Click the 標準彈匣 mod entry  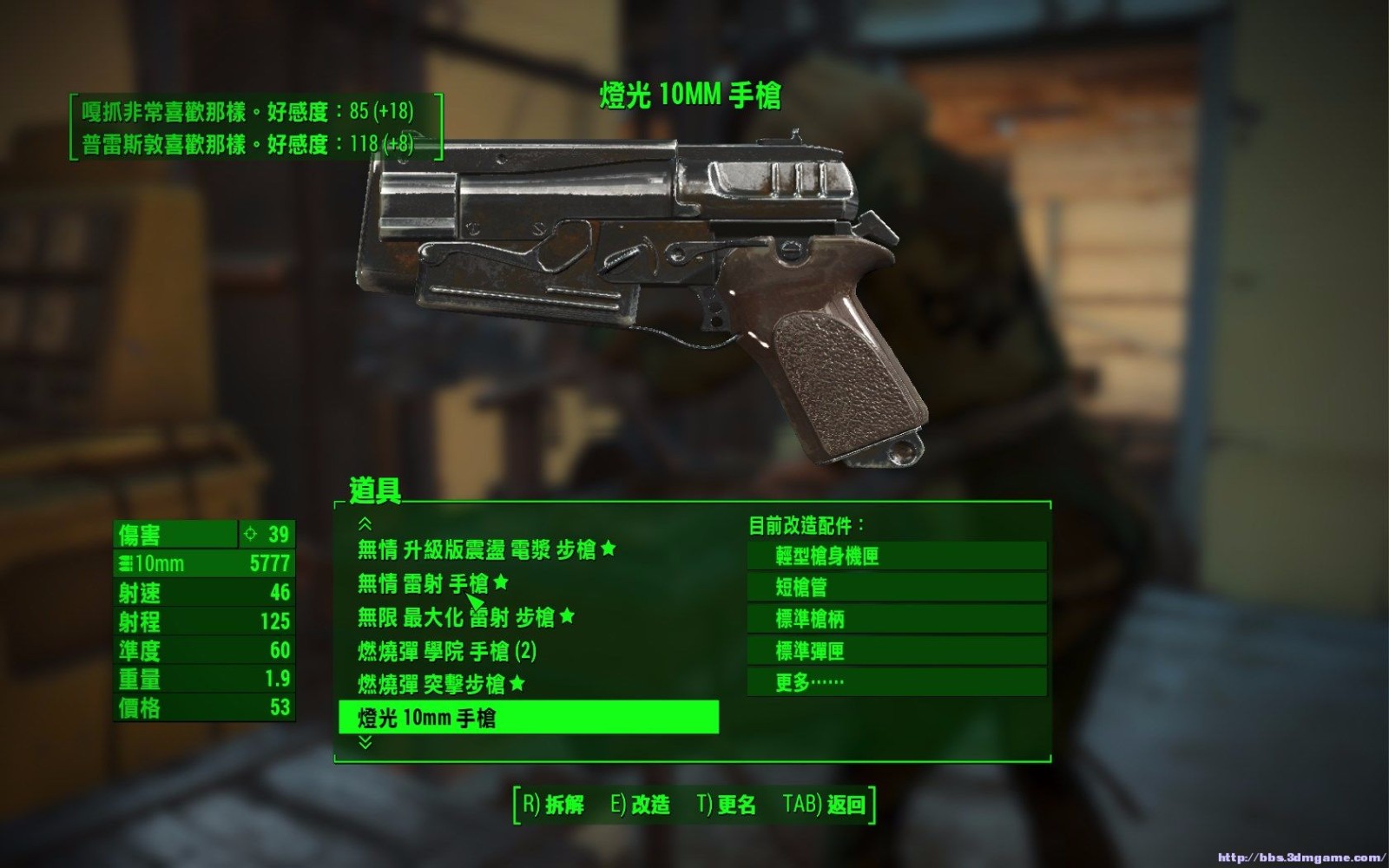tap(896, 651)
